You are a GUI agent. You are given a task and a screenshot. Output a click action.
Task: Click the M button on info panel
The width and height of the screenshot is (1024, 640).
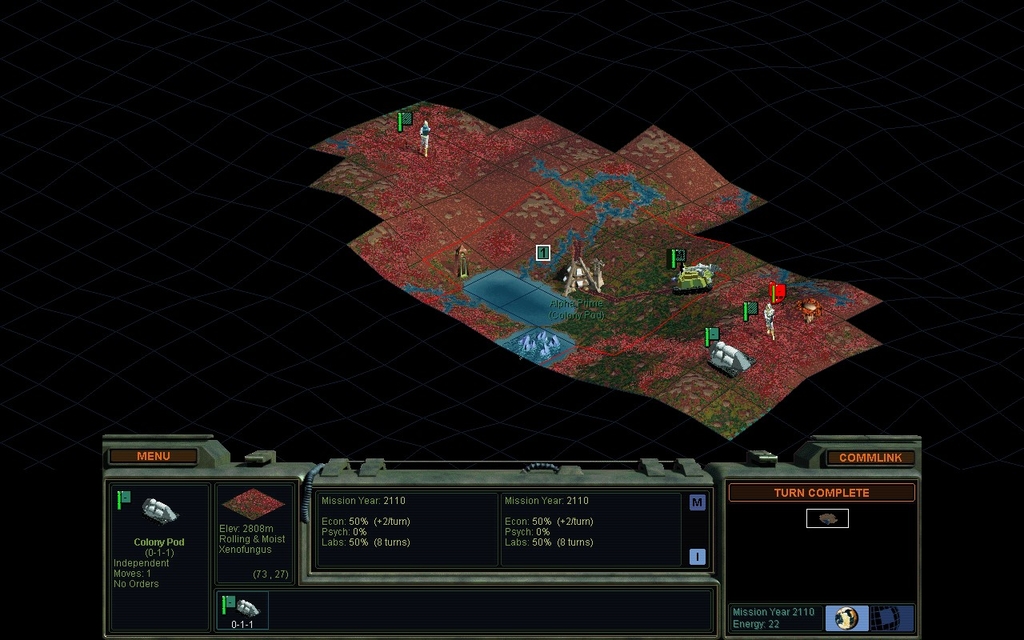pyautogui.click(x=697, y=502)
